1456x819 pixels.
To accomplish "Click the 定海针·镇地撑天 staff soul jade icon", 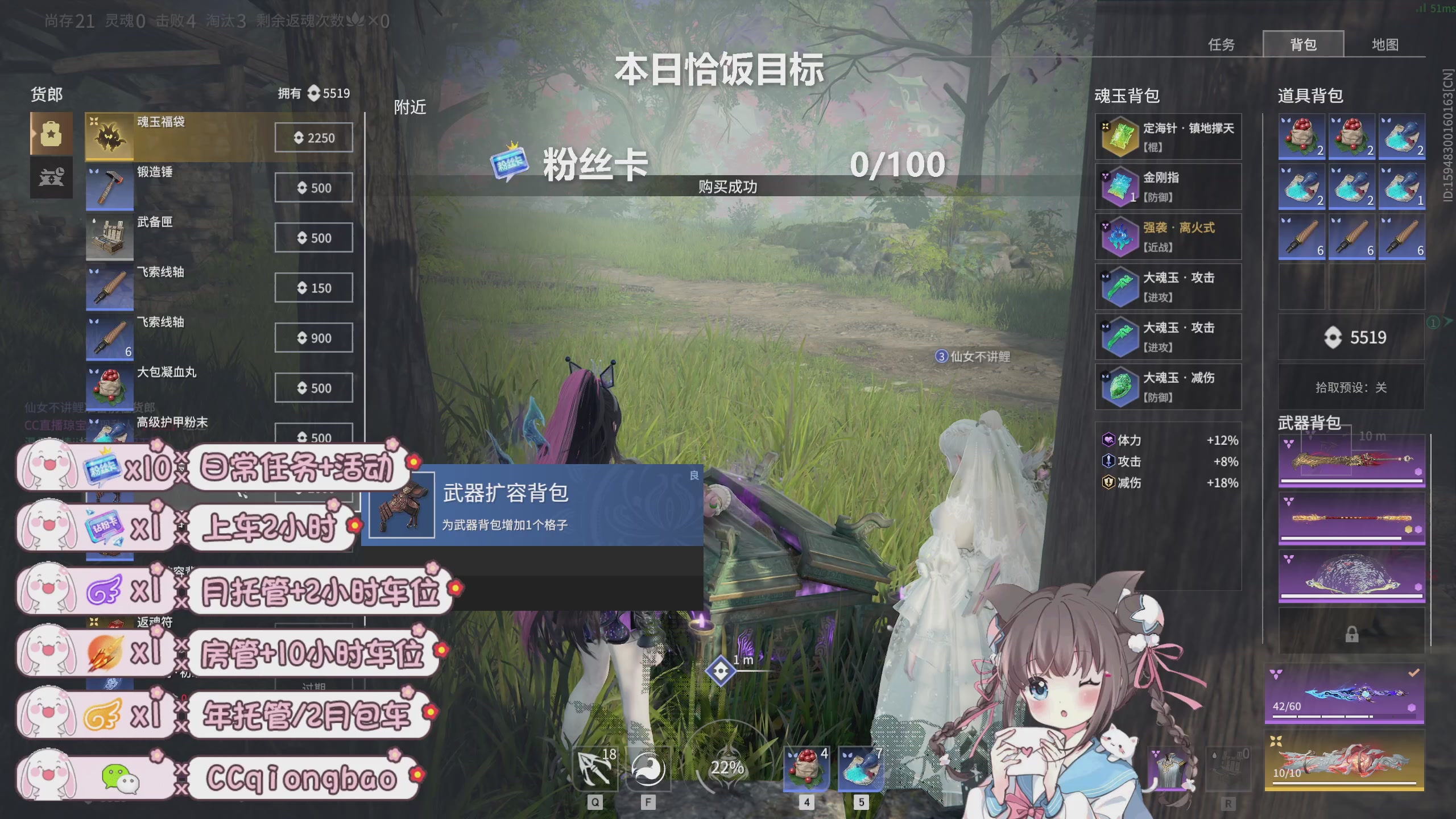I will (1120, 136).
